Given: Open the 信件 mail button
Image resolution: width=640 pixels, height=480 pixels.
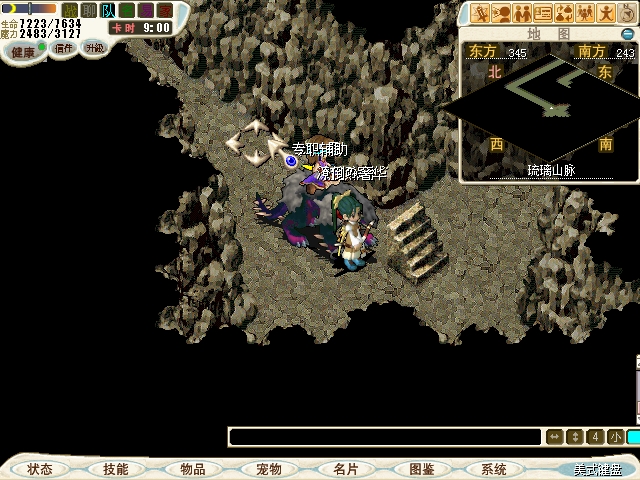Looking at the screenshot, I should [64, 48].
